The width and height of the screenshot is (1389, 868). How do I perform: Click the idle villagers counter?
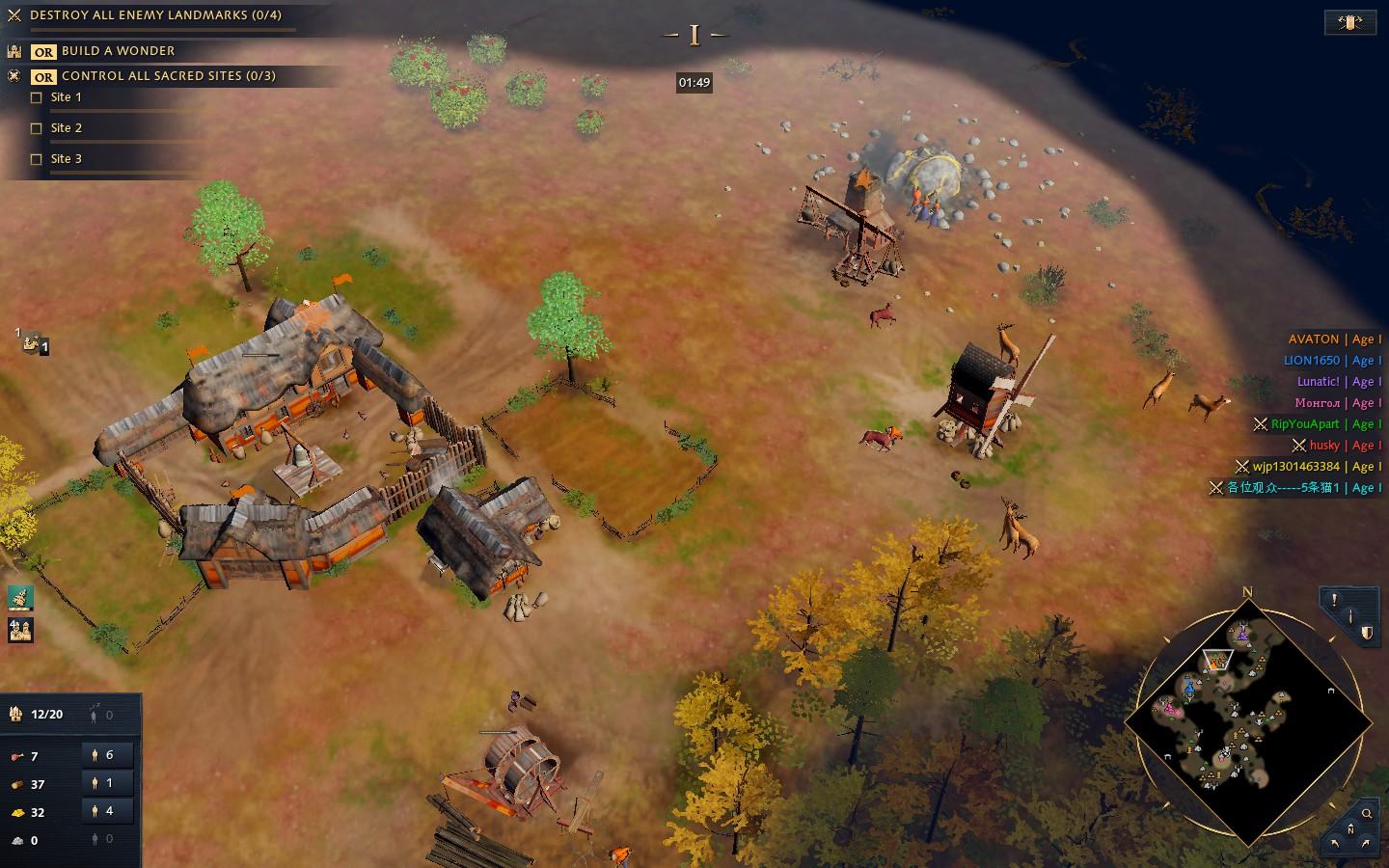[x=103, y=715]
